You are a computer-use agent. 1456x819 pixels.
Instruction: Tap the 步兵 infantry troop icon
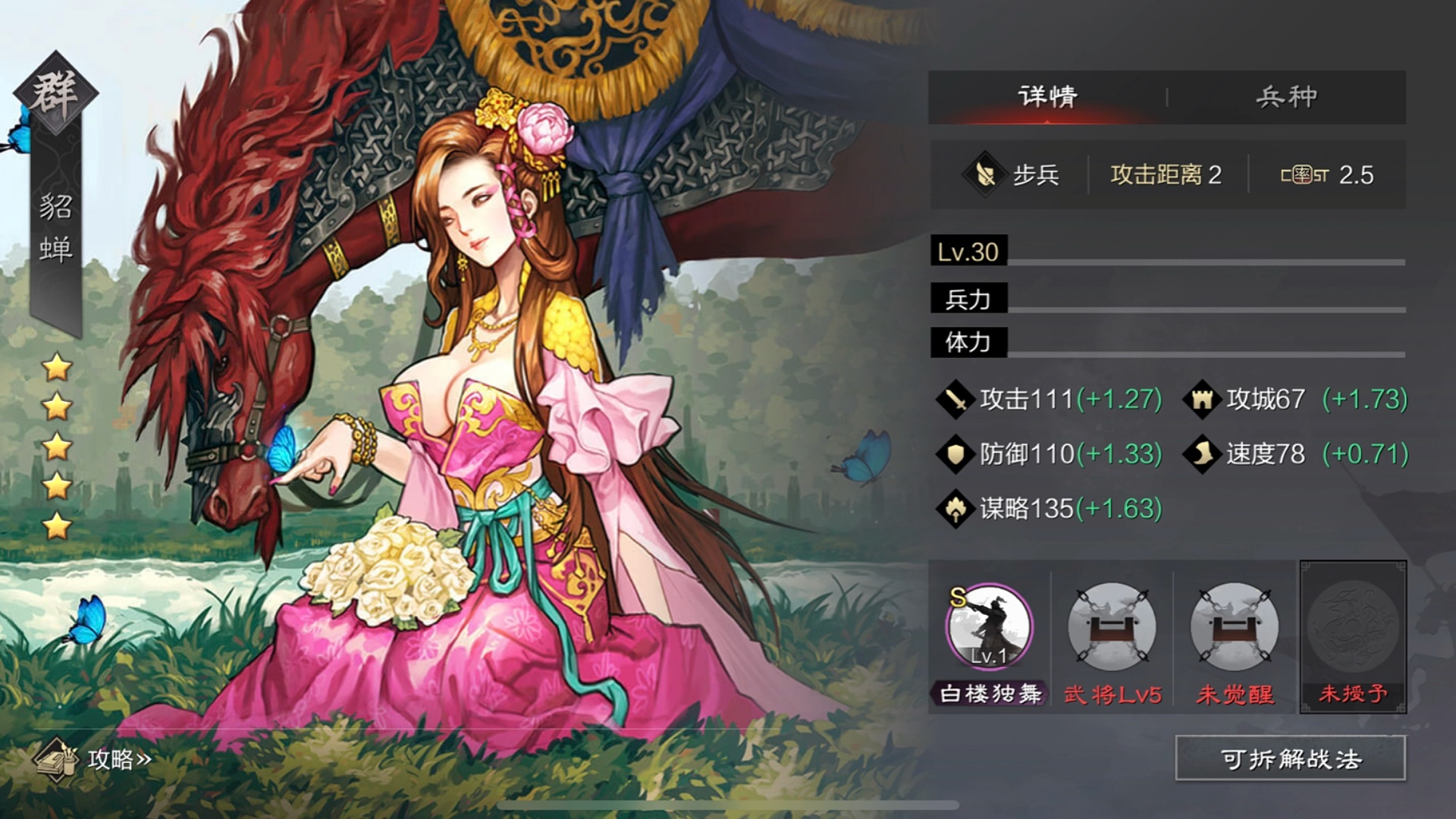985,175
